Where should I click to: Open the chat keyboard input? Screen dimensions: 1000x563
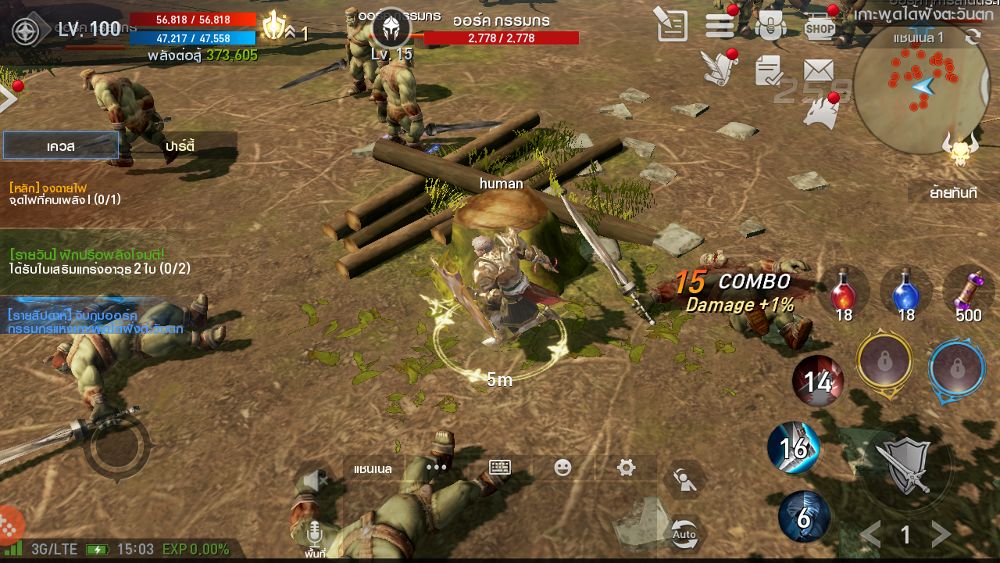[x=500, y=467]
